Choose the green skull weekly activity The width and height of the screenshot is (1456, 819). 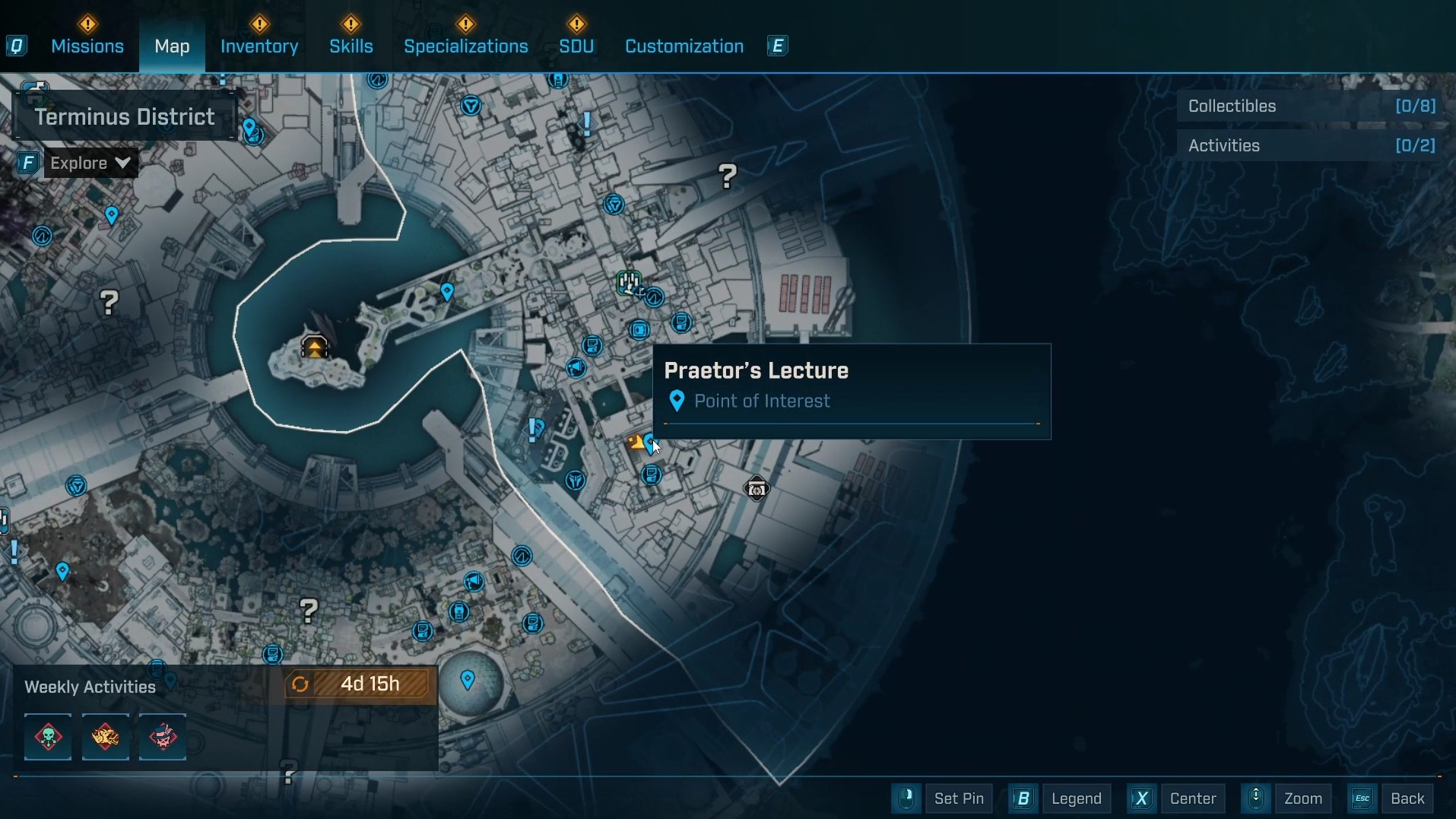48,737
